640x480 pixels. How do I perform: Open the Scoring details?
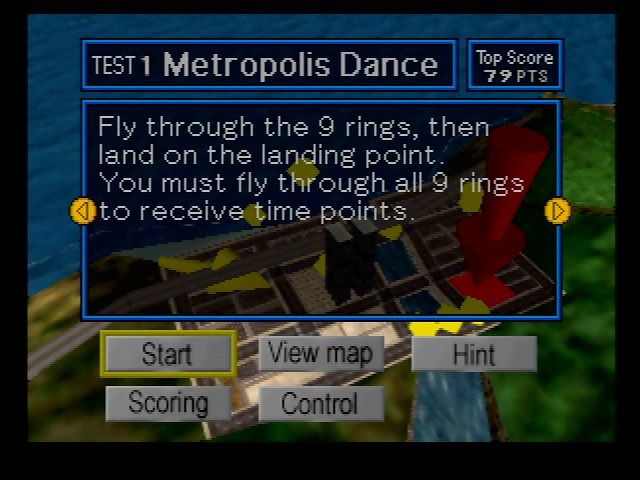pyautogui.click(x=168, y=404)
